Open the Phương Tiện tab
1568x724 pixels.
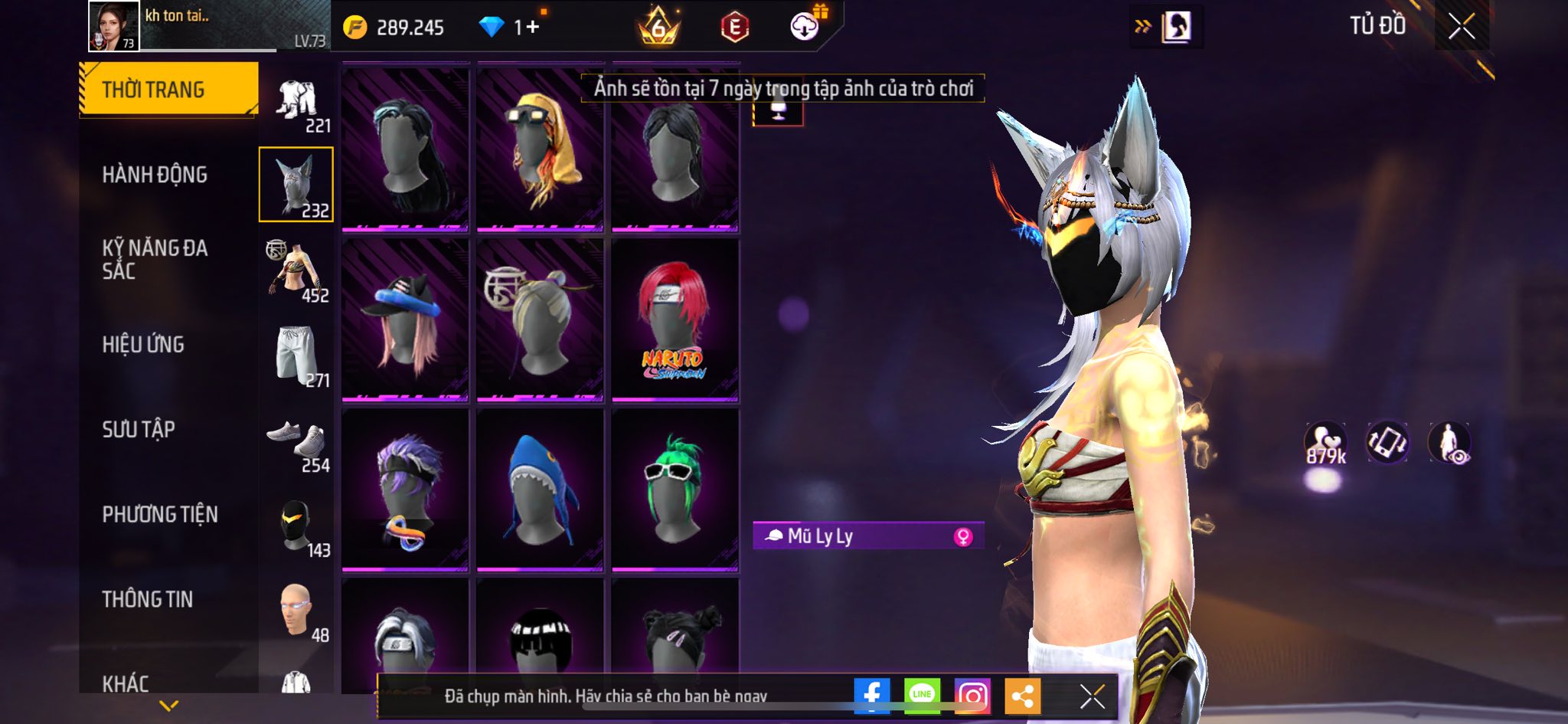point(160,514)
